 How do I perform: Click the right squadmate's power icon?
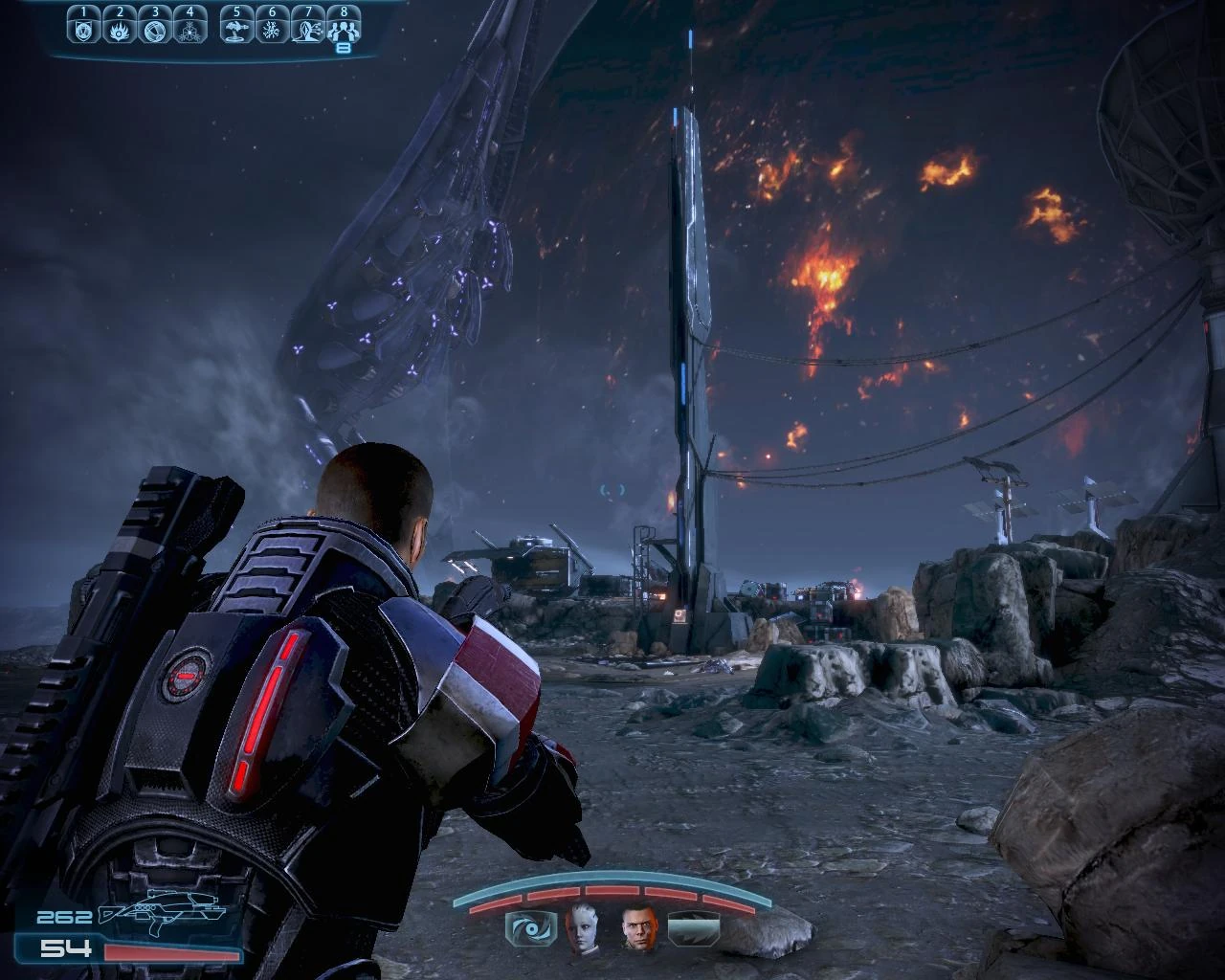[691, 928]
